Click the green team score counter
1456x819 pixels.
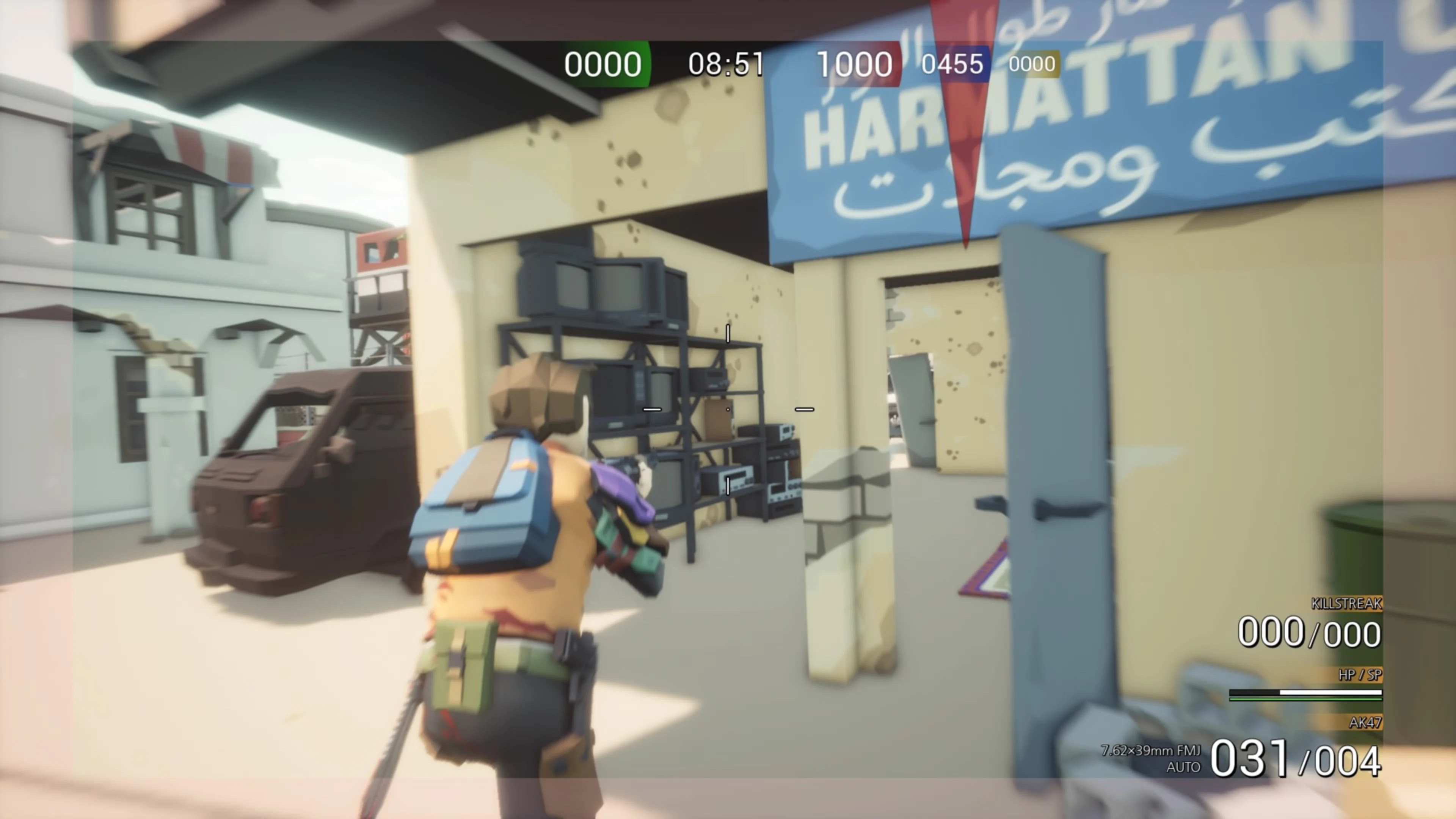point(602,64)
